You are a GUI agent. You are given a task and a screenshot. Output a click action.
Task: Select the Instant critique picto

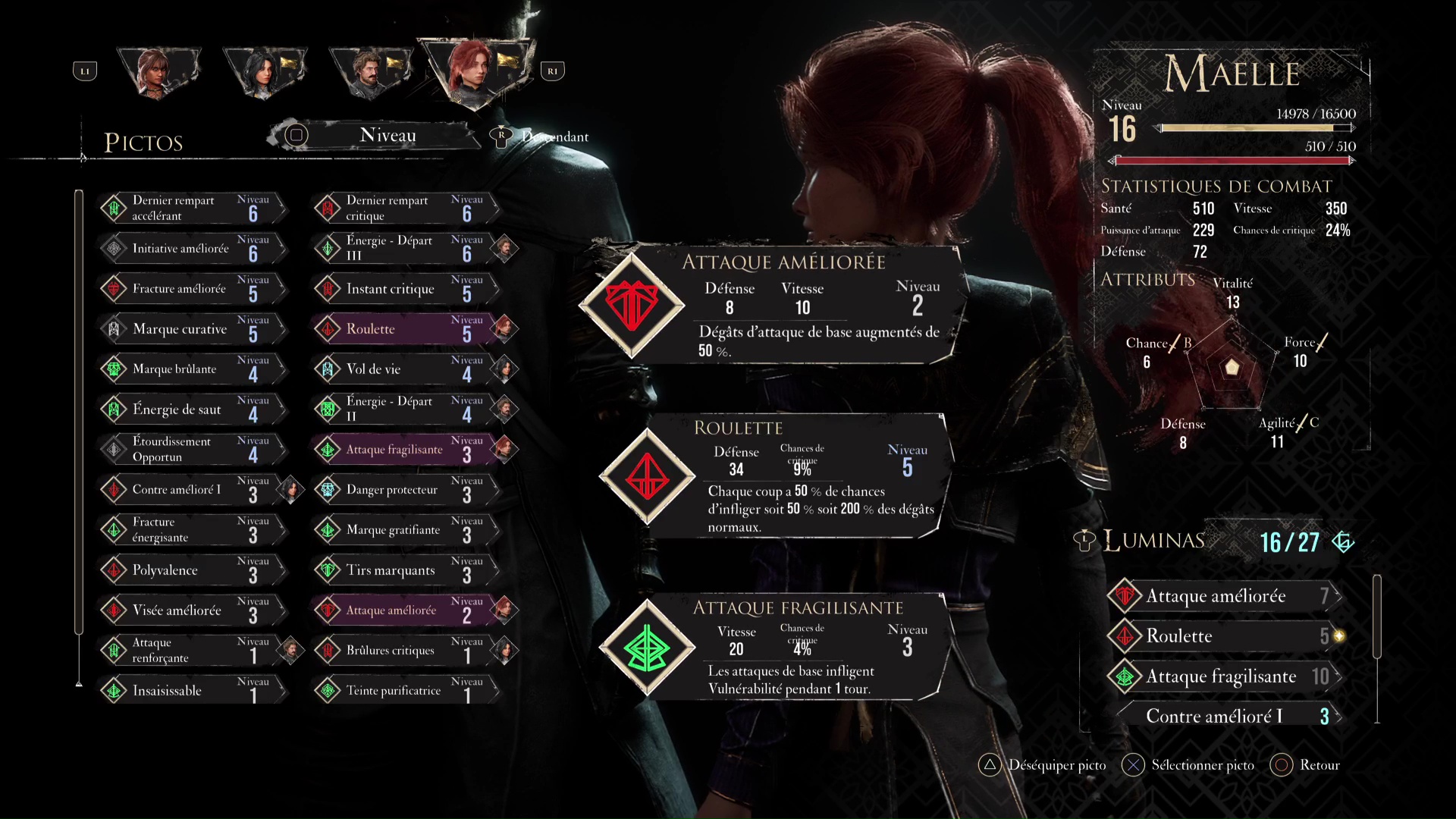pyautogui.click(x=406, y=289)
